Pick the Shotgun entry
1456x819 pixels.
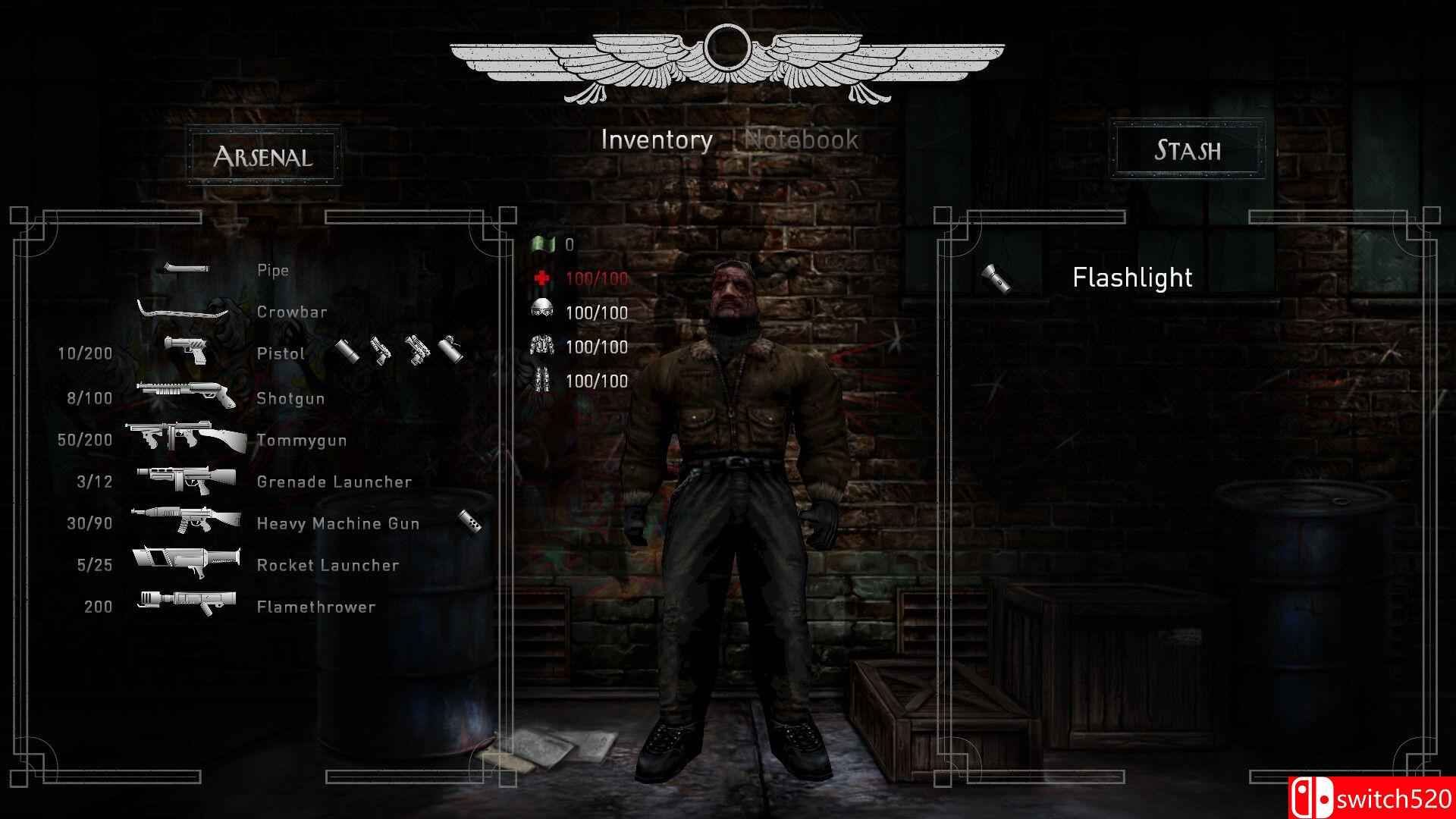click(290, 398)
